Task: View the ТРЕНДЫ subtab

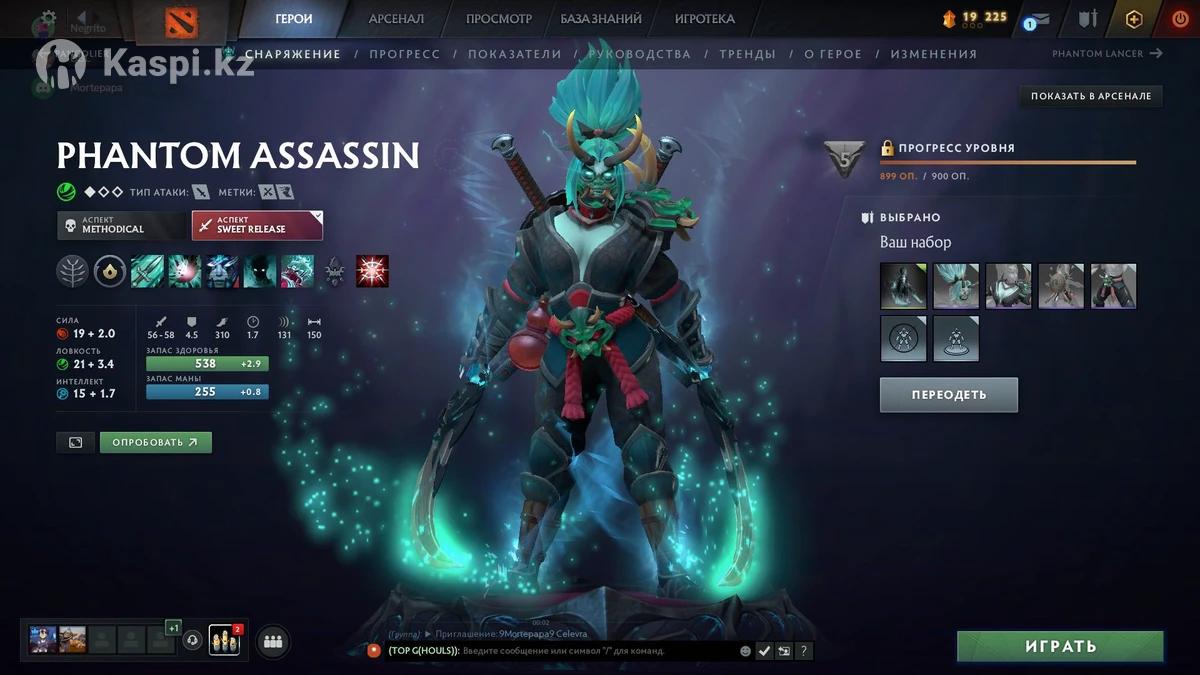Action: pyautogui.click(x=747, y=54)
